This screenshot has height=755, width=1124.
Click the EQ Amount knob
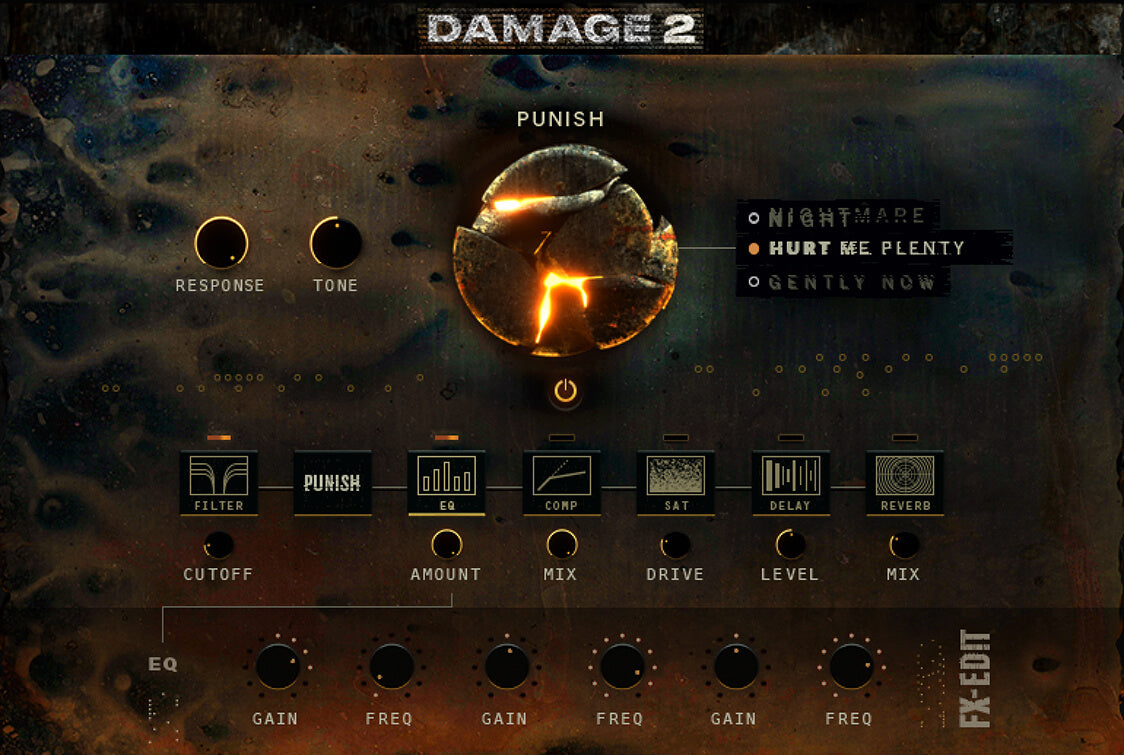point(446,544)
